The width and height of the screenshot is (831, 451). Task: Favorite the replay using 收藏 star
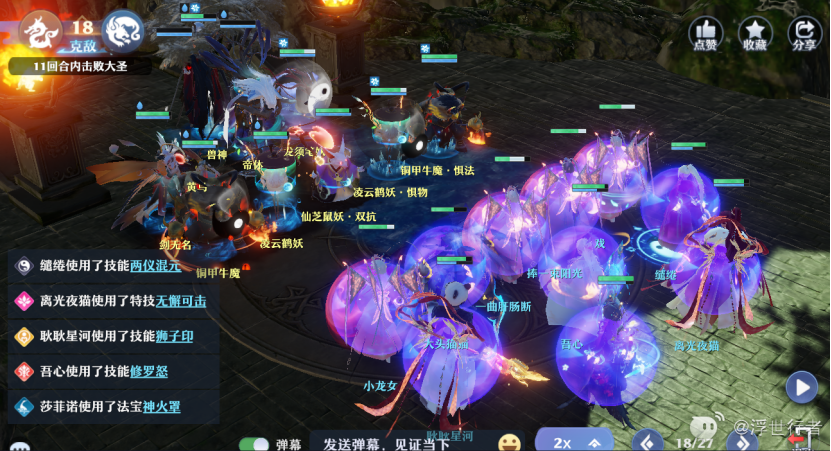pyautogui.click(x=755, y=33)
